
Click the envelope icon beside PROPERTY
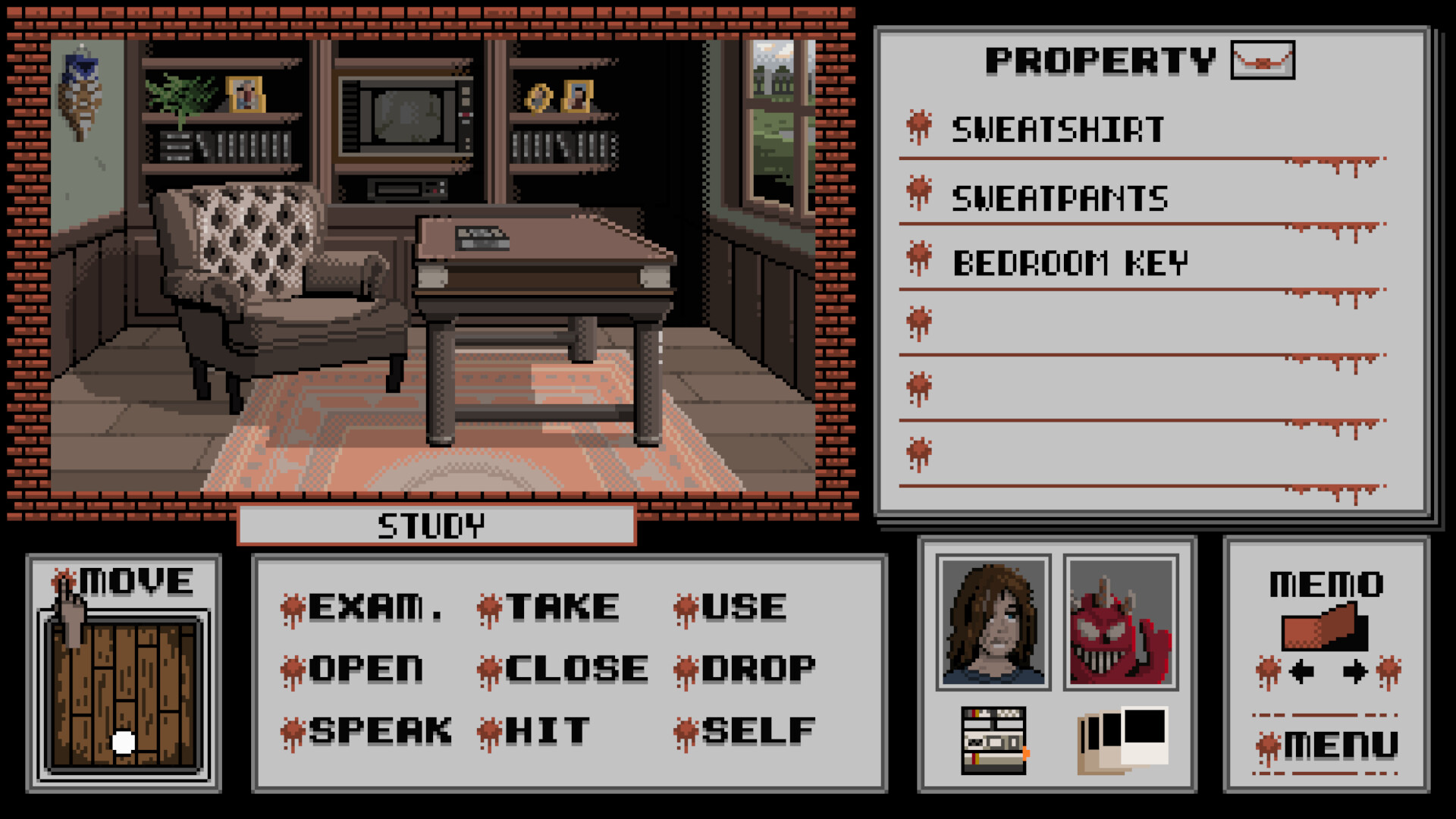coord(1263,61)
